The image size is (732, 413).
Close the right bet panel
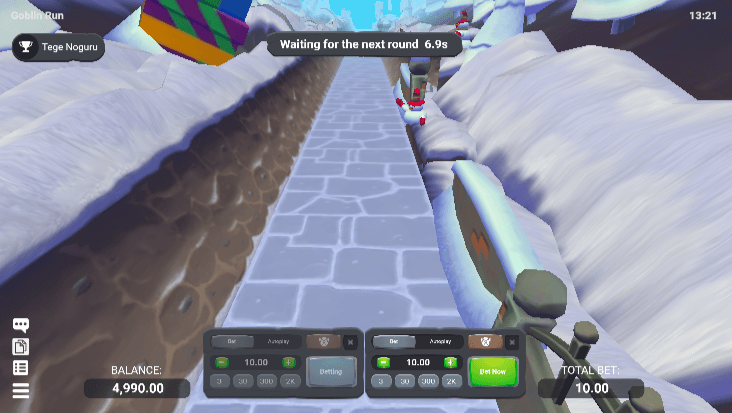coord(513,342)
